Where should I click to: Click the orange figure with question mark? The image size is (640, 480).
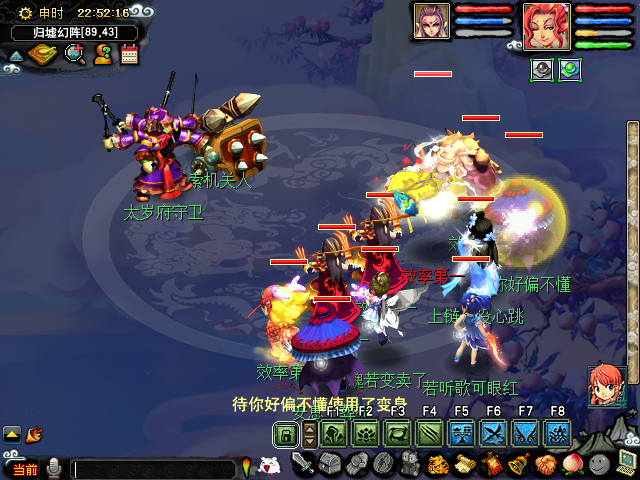[102, 54]
